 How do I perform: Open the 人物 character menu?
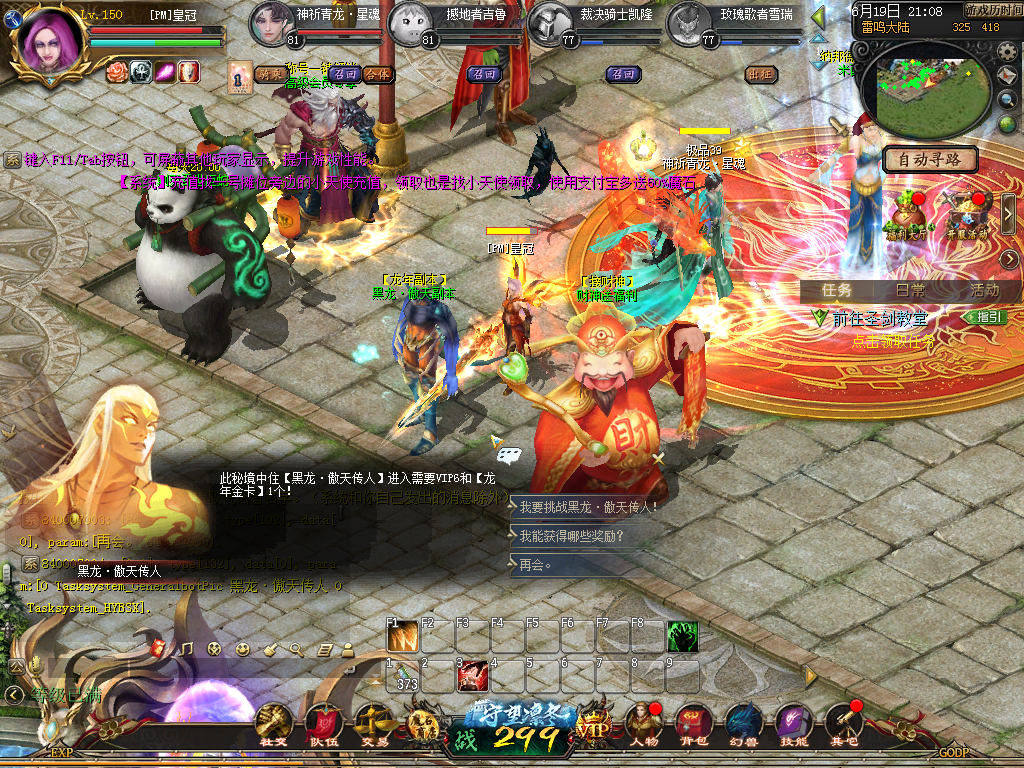click(642, 724)
